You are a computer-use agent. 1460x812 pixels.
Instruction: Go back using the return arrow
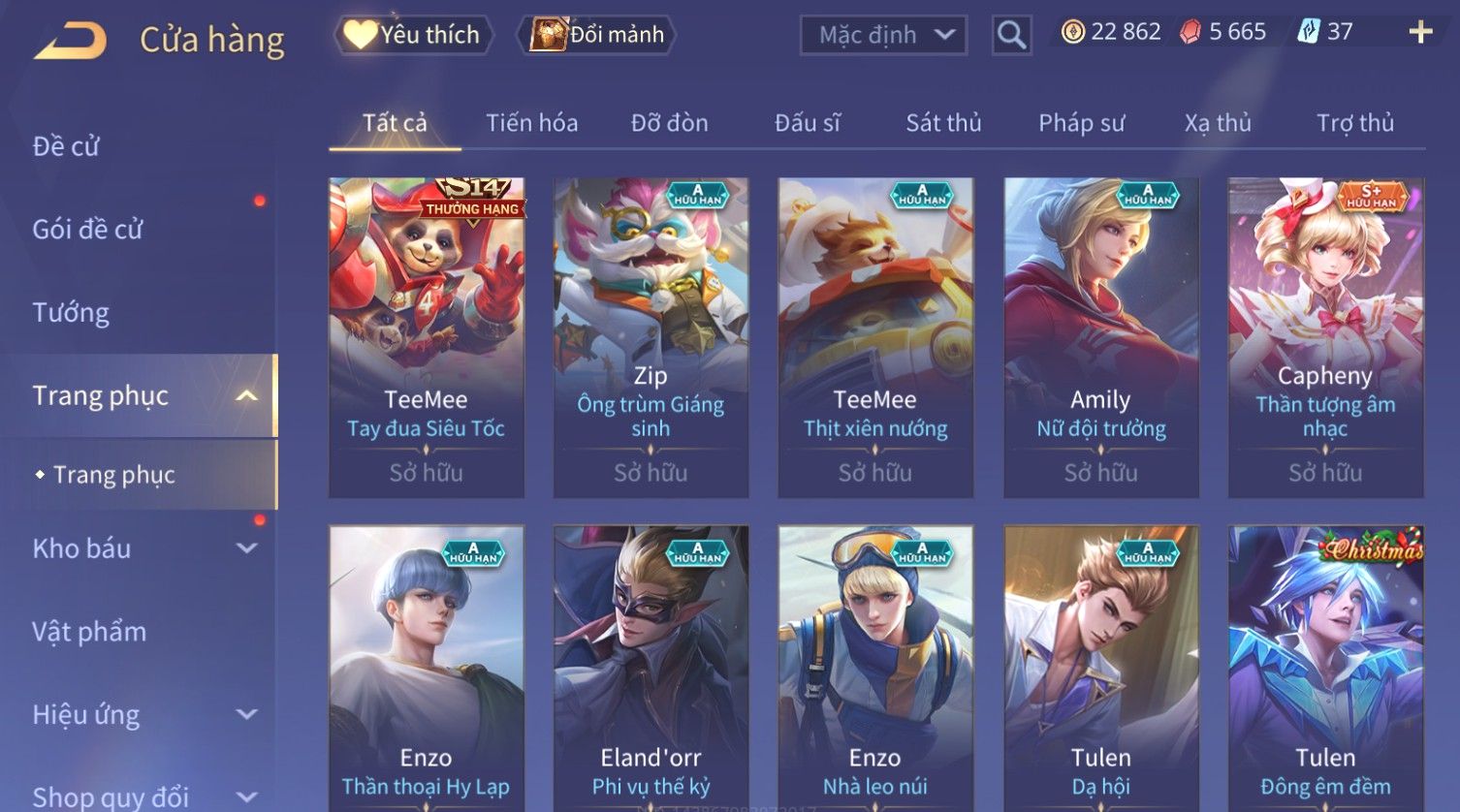pos(72,41)
